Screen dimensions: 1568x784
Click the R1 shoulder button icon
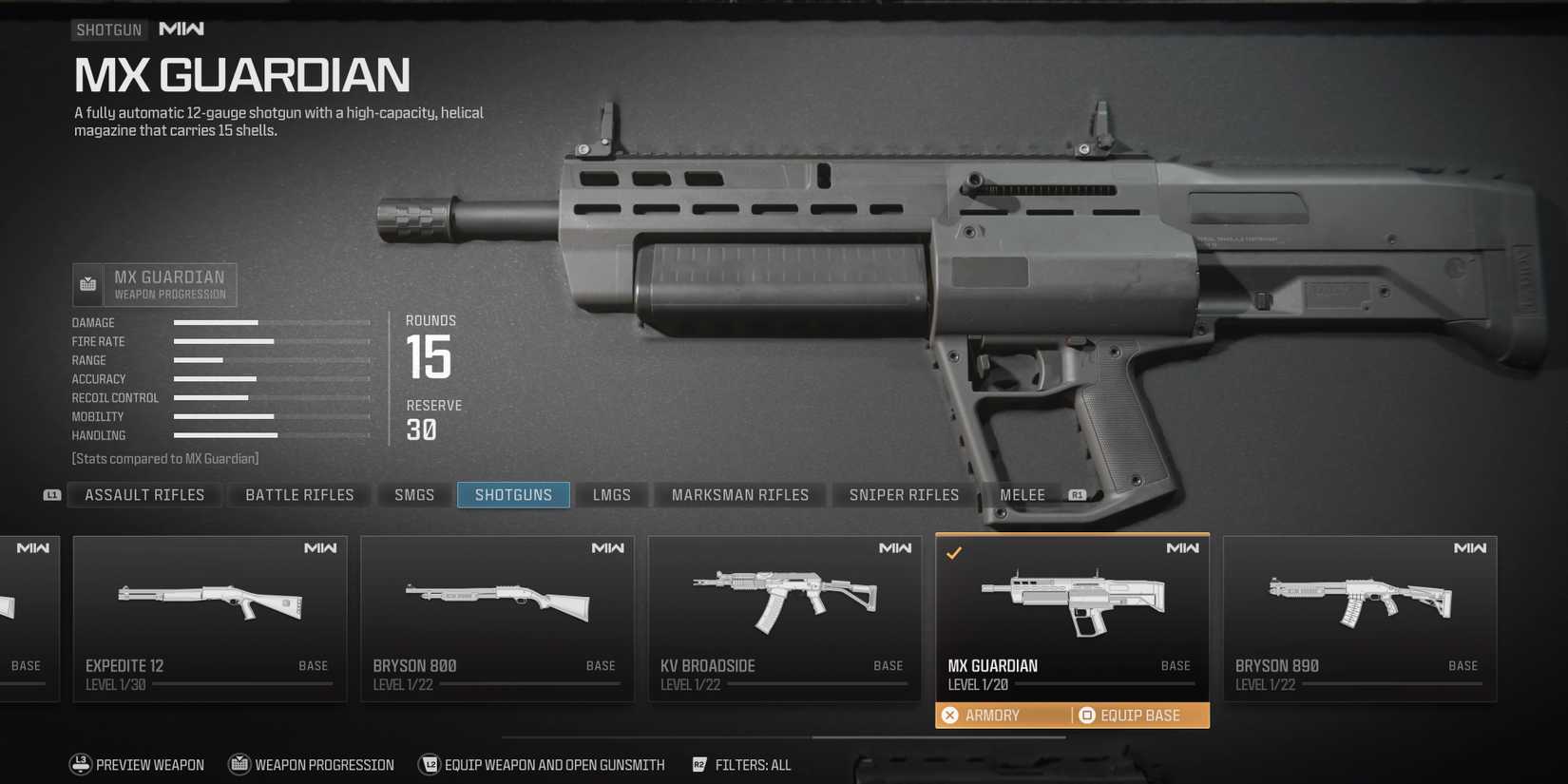click(1076, 494)
